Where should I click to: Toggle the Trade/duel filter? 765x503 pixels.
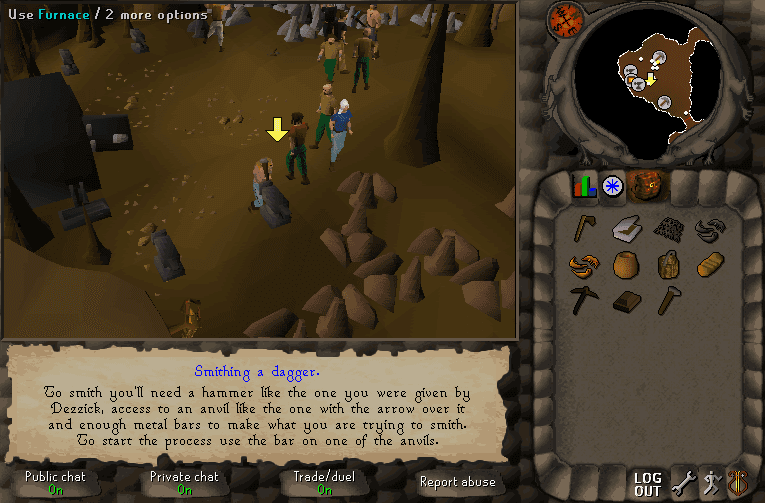(x=324, y=483)
